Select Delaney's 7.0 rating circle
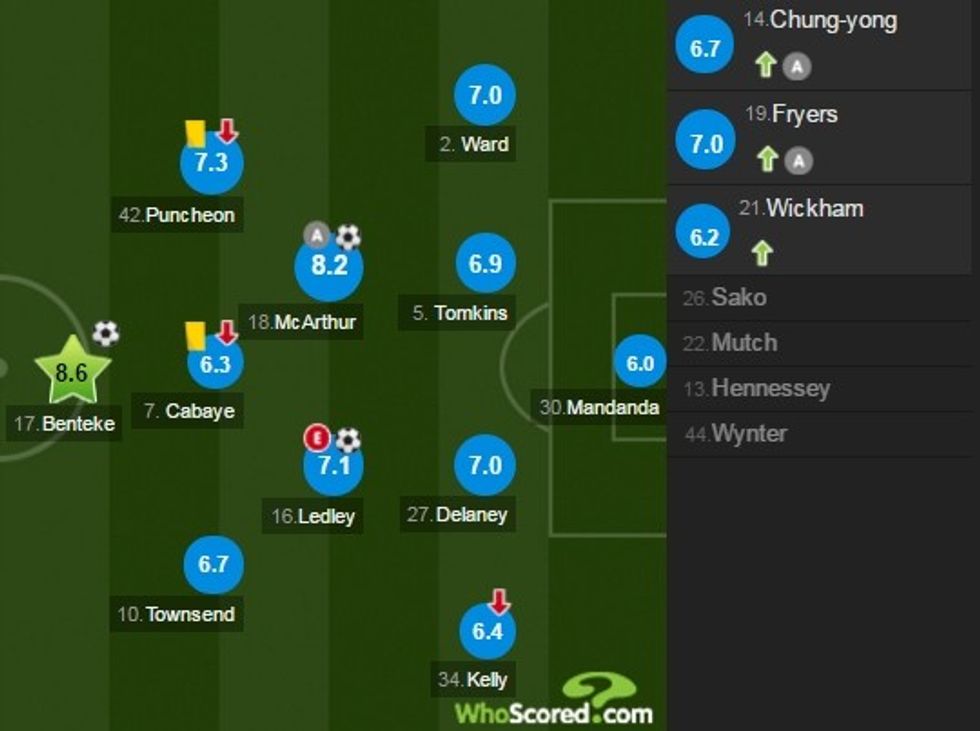 point(485,466)
